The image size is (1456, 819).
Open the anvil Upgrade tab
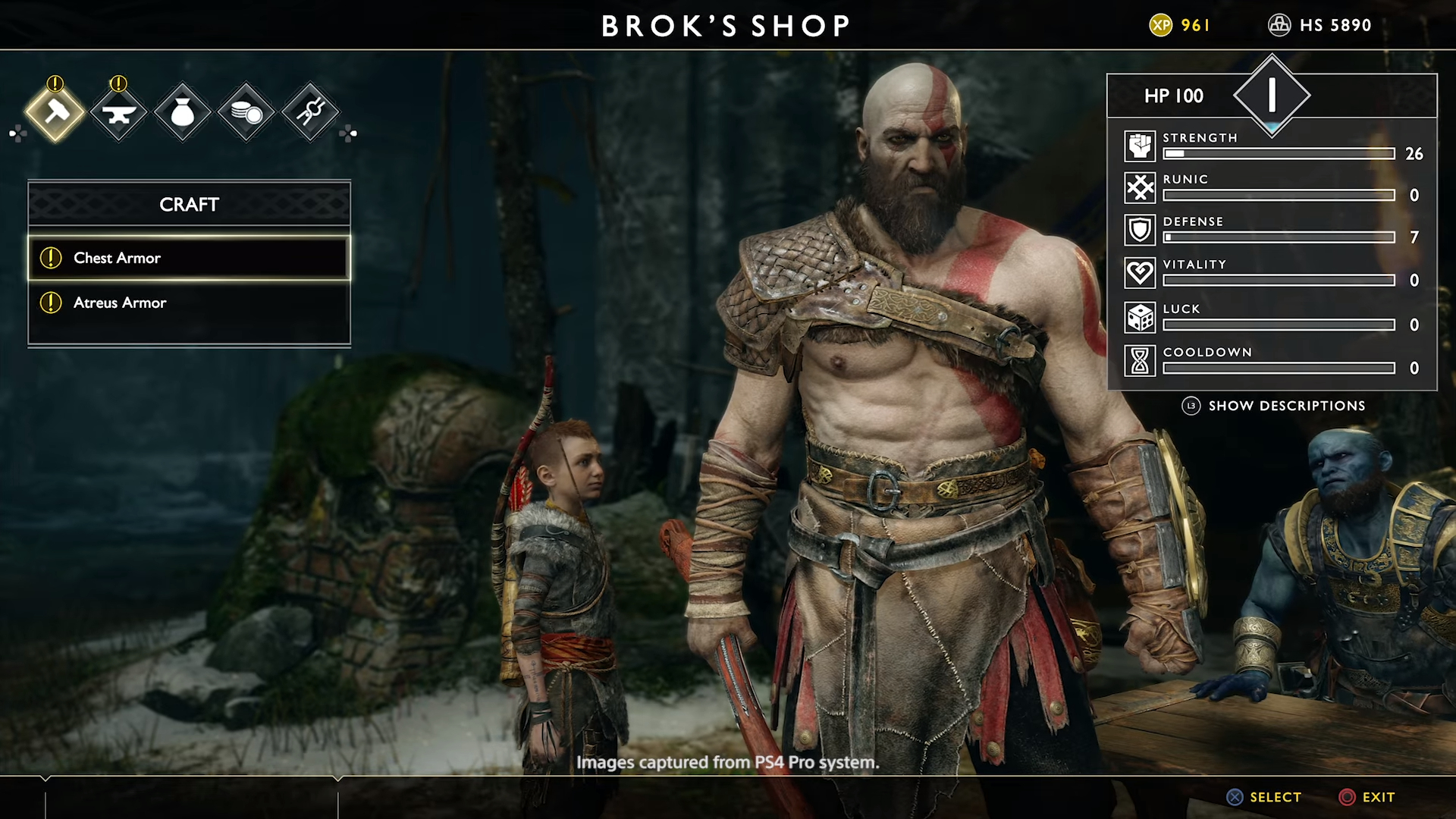(119, 113)
